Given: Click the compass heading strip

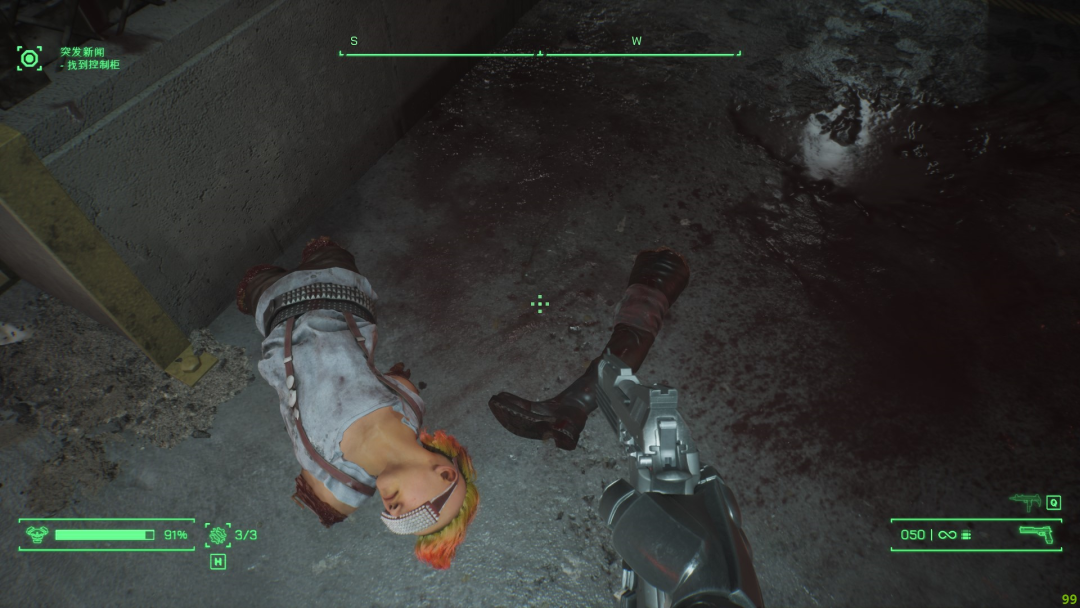Looking at the screenshot, I should pyautogui.click(x=540, y=52).
